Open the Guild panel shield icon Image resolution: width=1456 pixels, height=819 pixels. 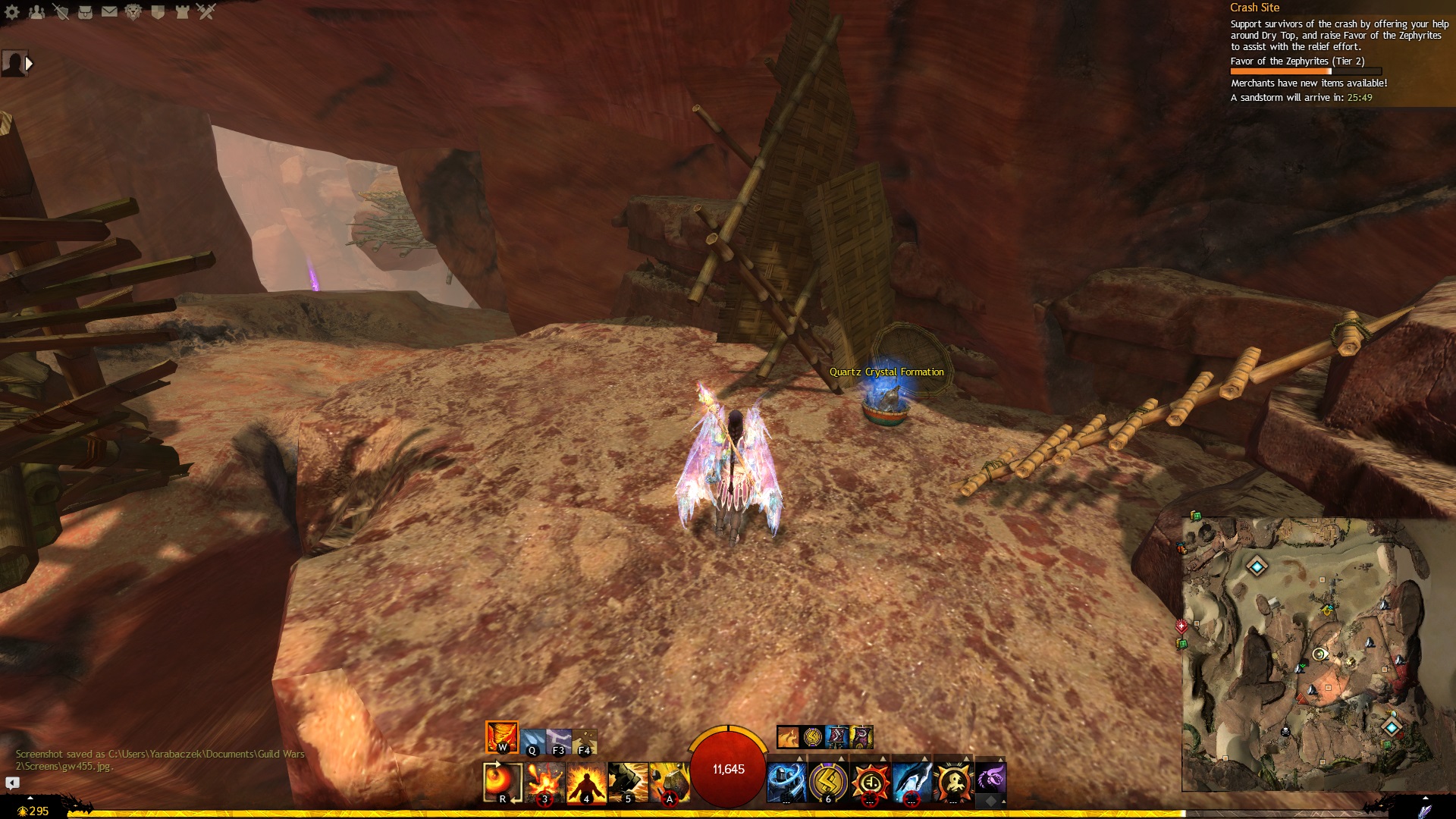158,11
